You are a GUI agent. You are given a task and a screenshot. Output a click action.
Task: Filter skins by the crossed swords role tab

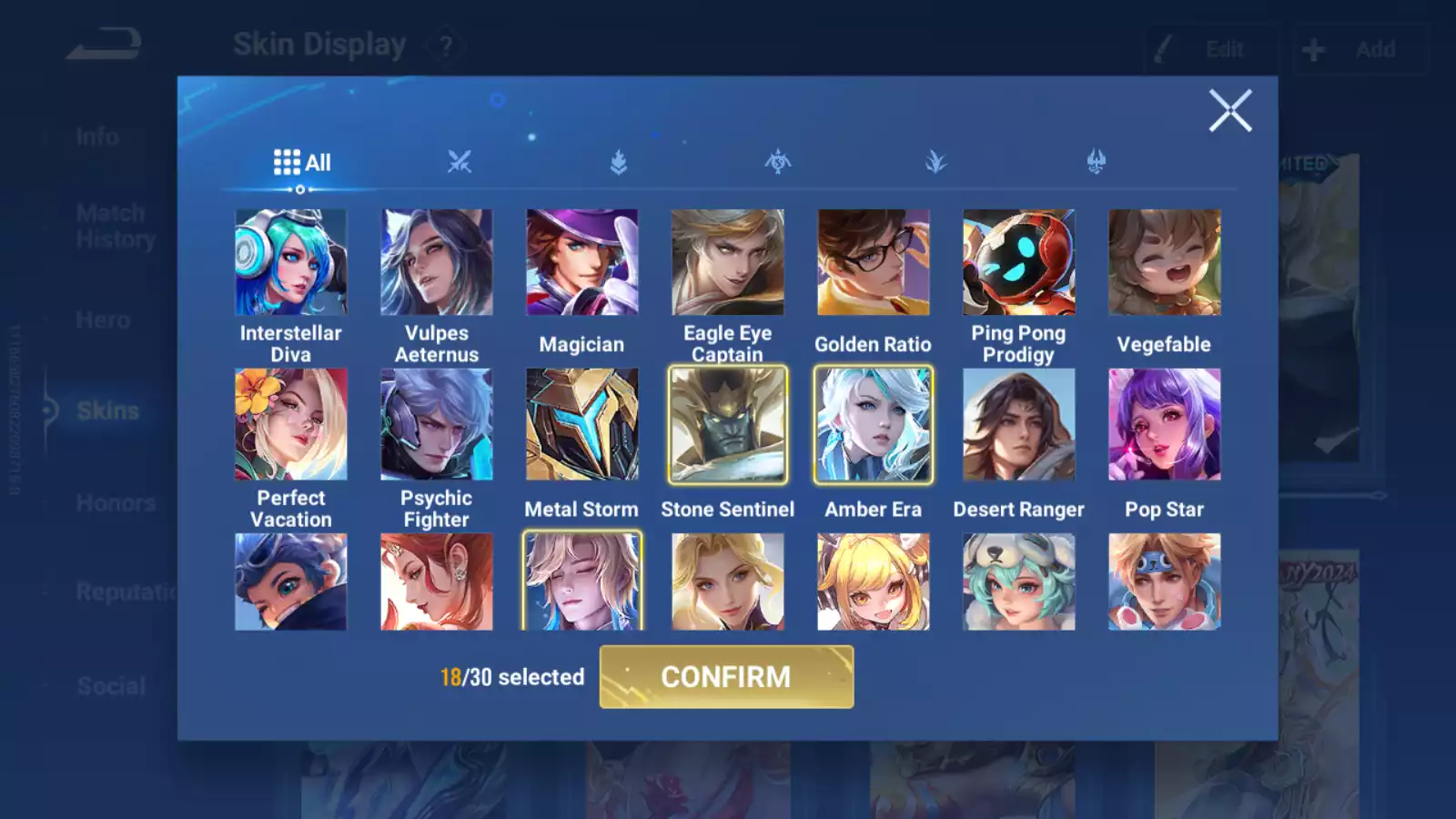pos(460,163)
